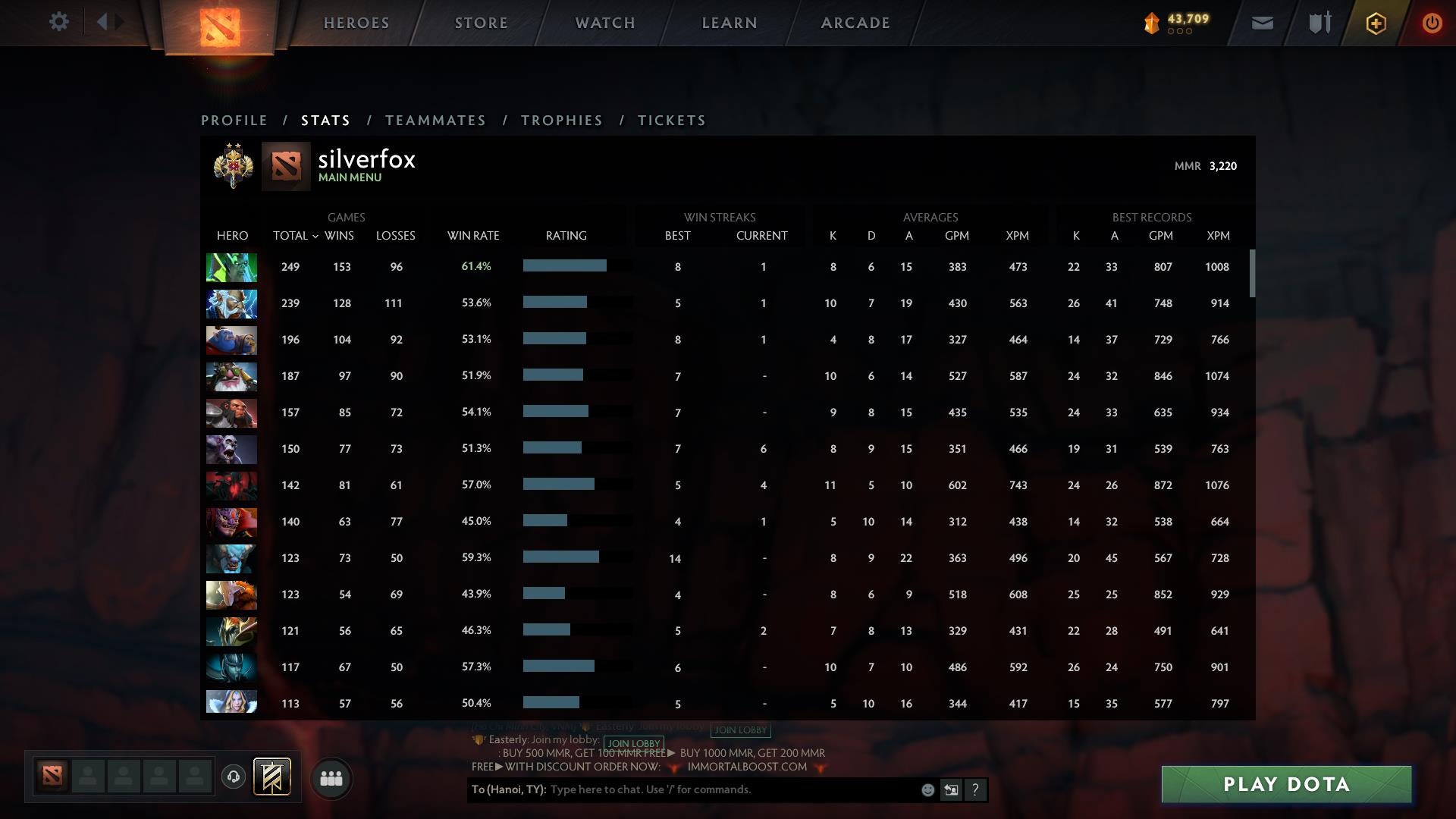Open Dota Plus via the gold plus icon
Viewport: 1456px width, 819px height.
click(x=1375, y=24)
